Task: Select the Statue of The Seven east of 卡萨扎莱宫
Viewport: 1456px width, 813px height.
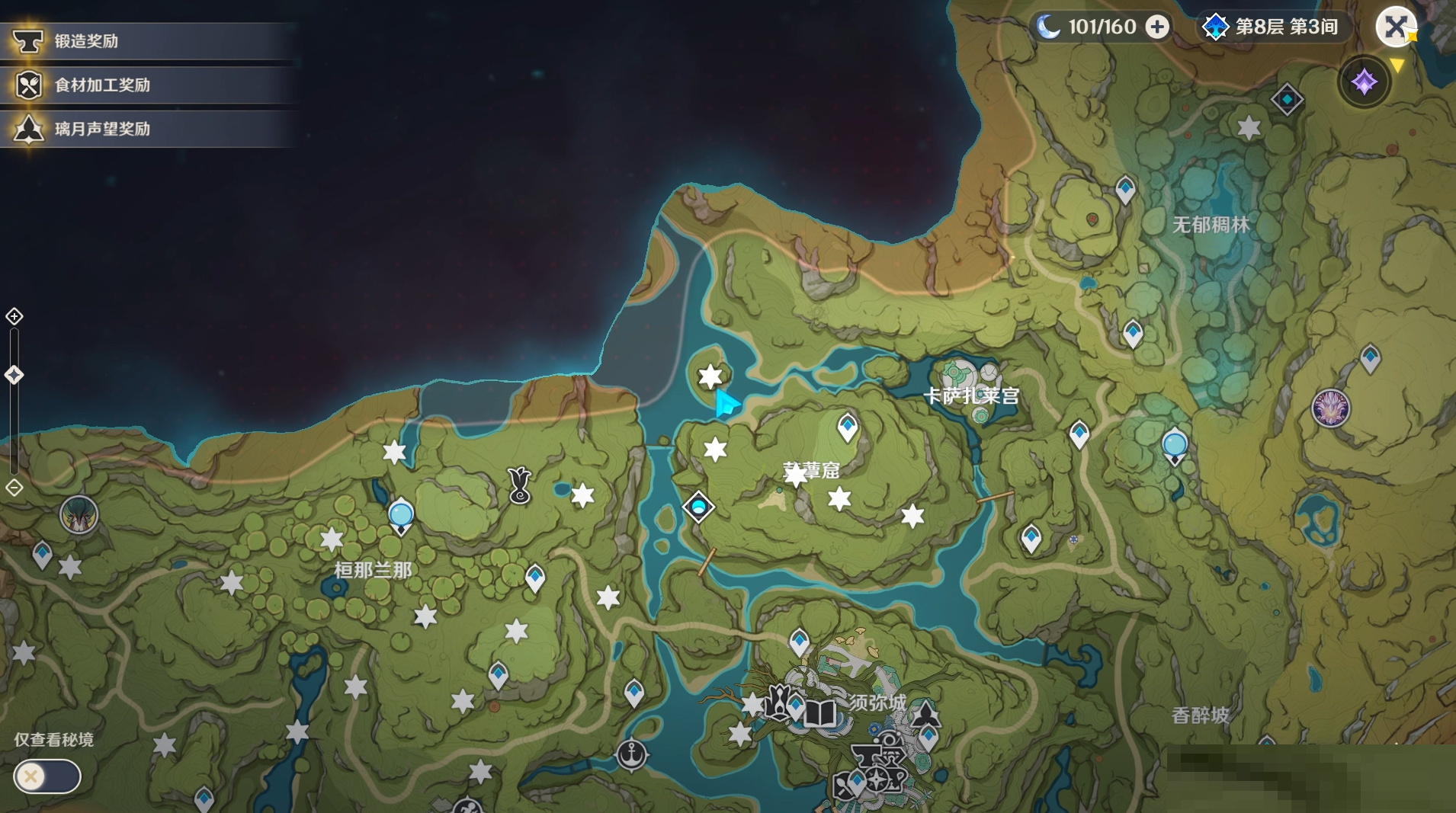Action: tap(1174, 446)
